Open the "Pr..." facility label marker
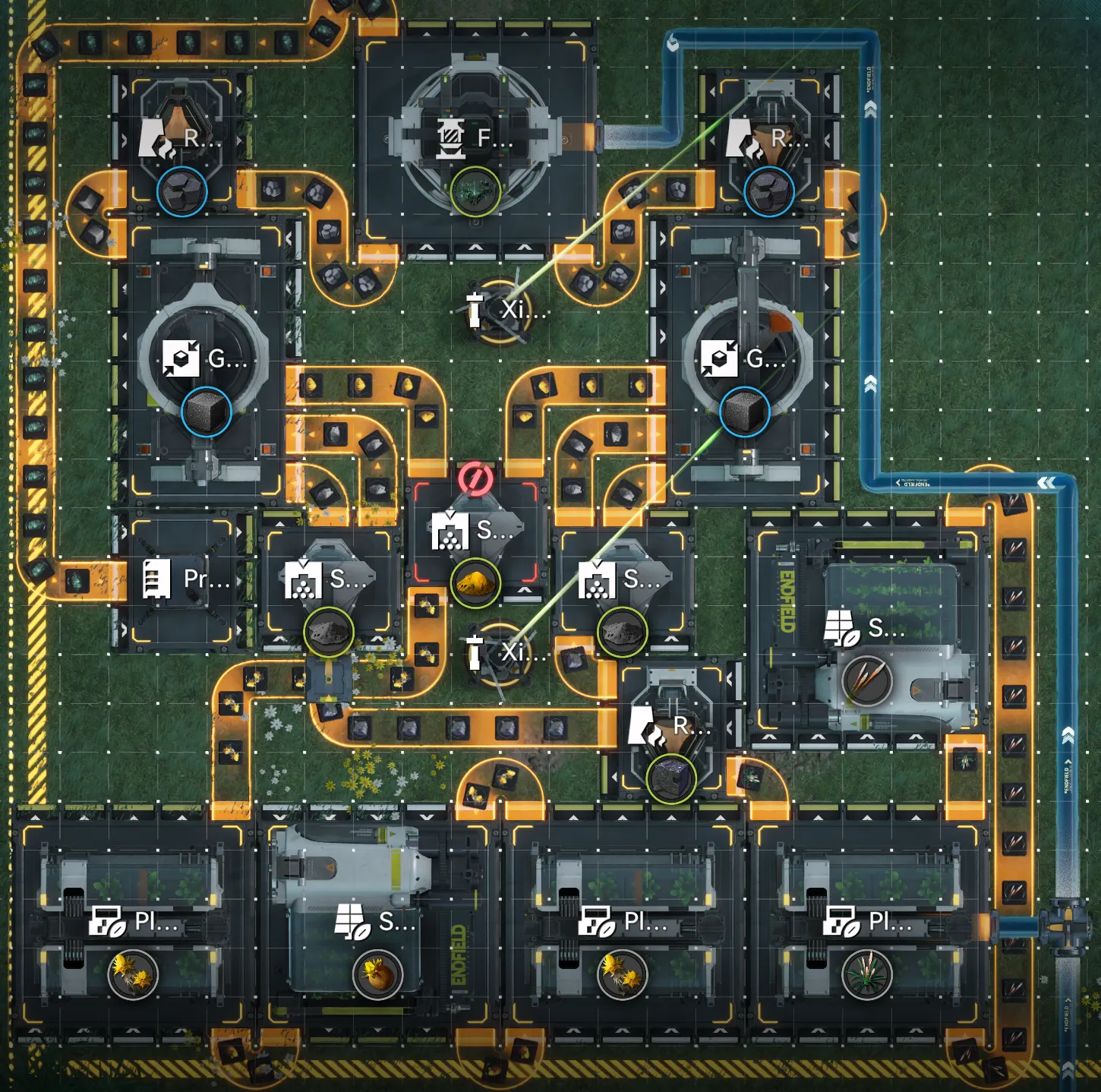 pyautogui.click(x=186, y=579)
